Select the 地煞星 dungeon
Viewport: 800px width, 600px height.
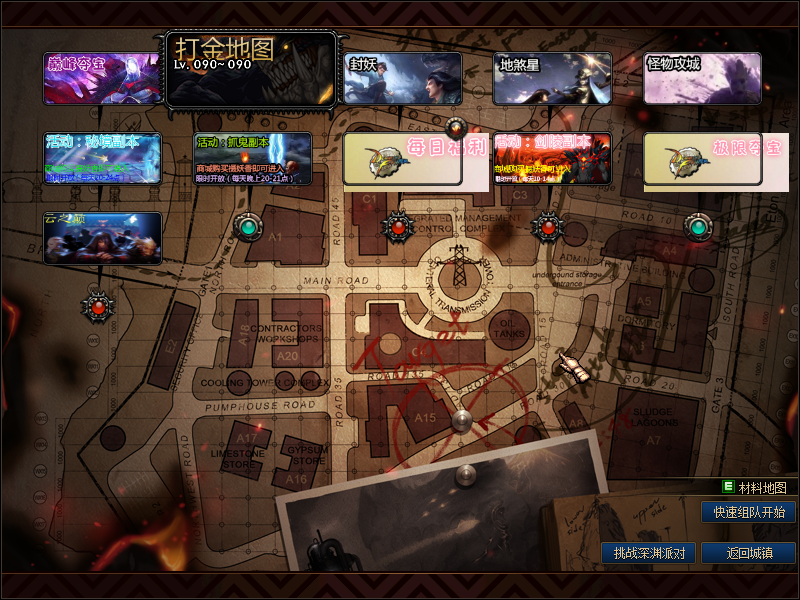tap(552, 78)
